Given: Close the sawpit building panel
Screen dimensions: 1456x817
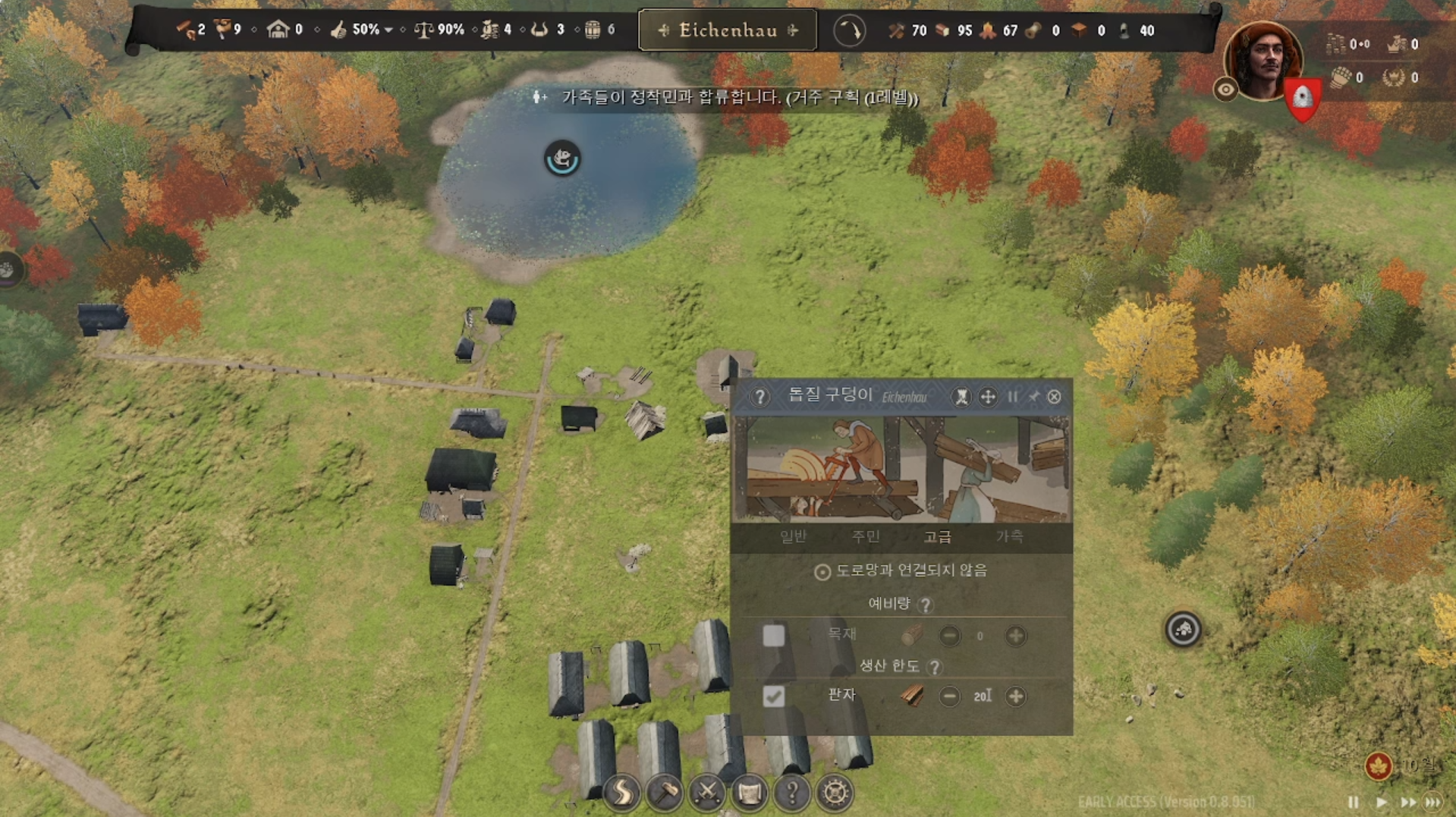Looking at the screenshot, I should click(x=1054, y=397).
